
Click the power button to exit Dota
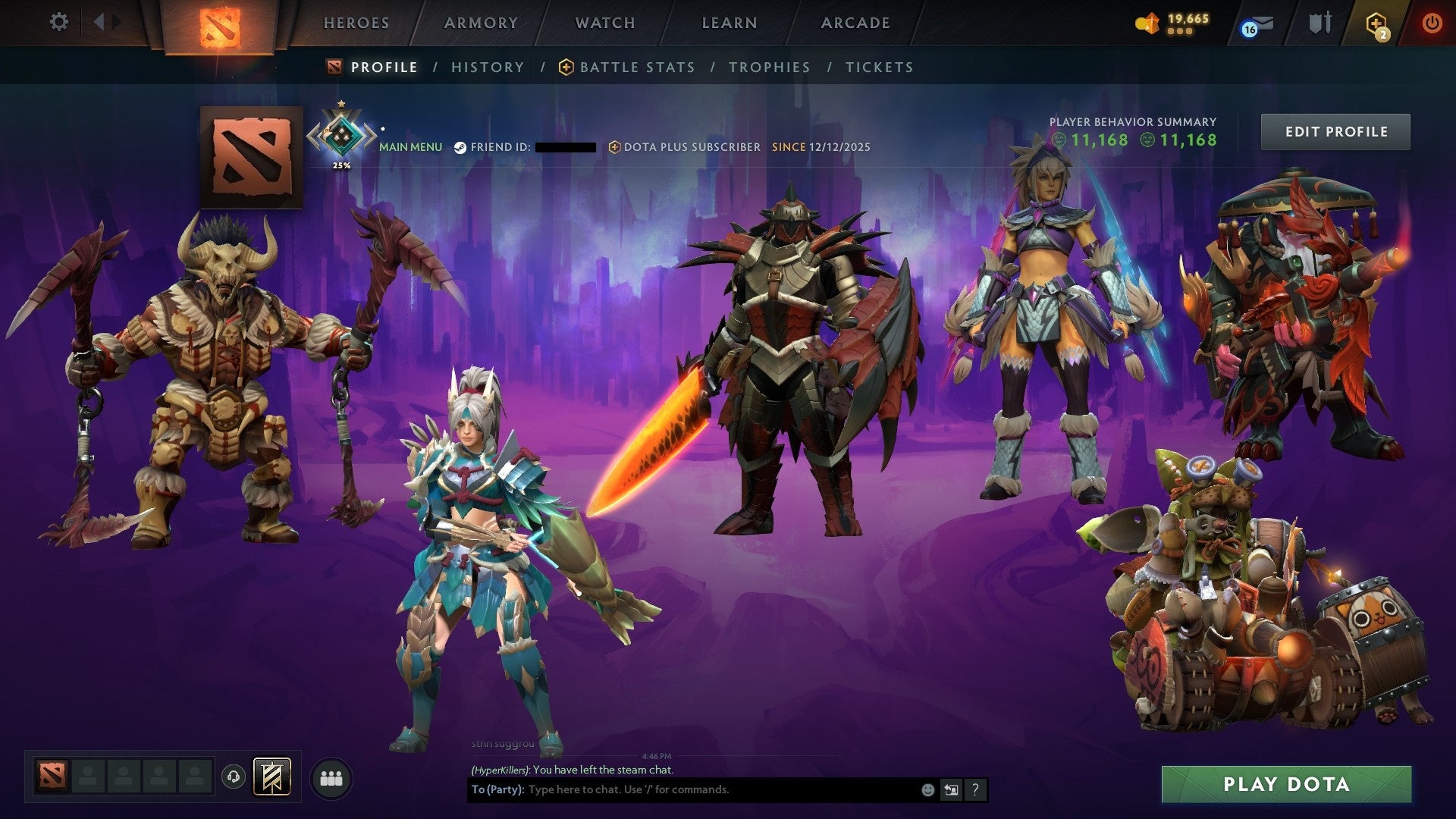[x=1433, y=23]
